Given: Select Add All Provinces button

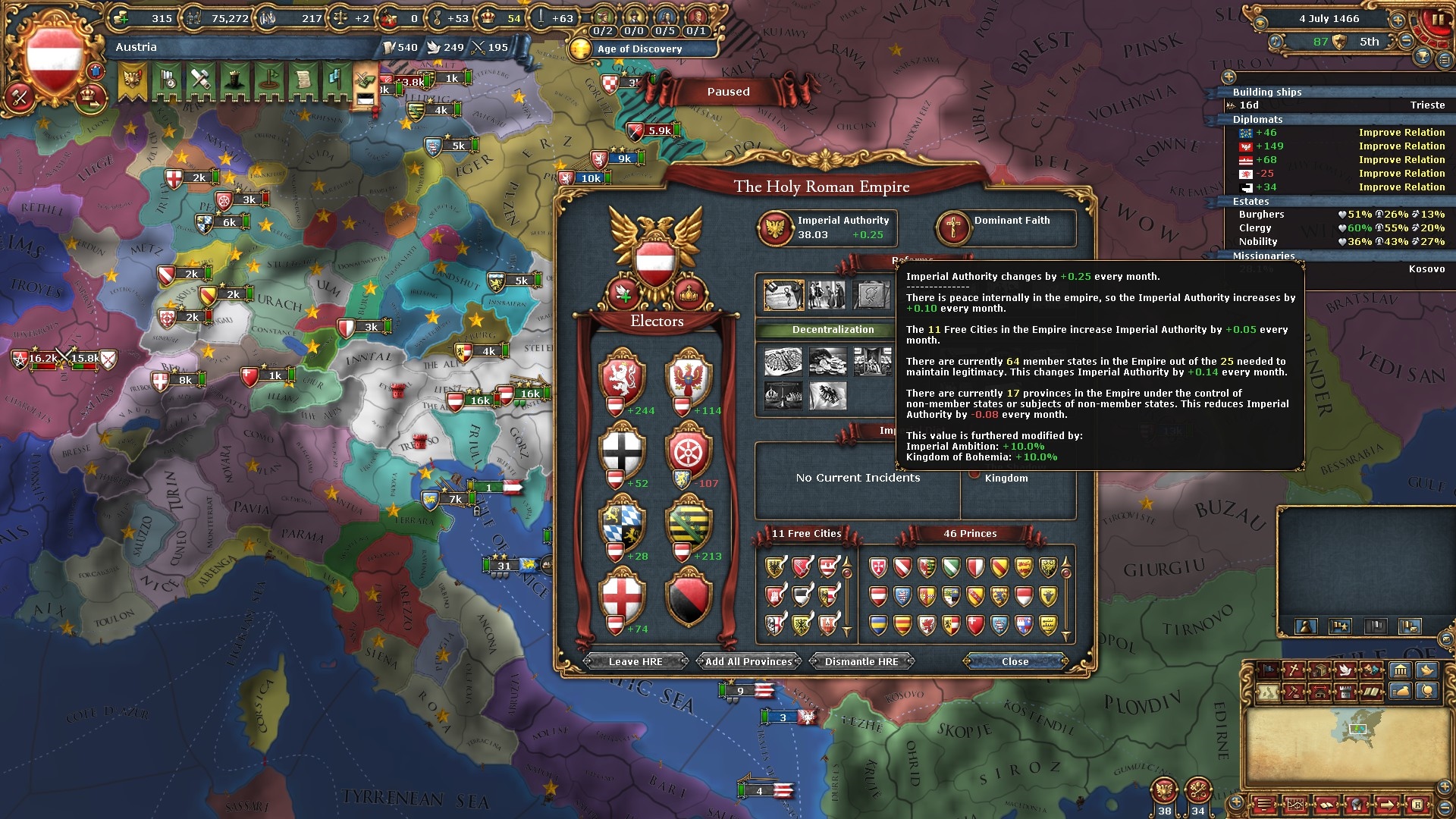Looking at the screenshot, I should 748,661.
